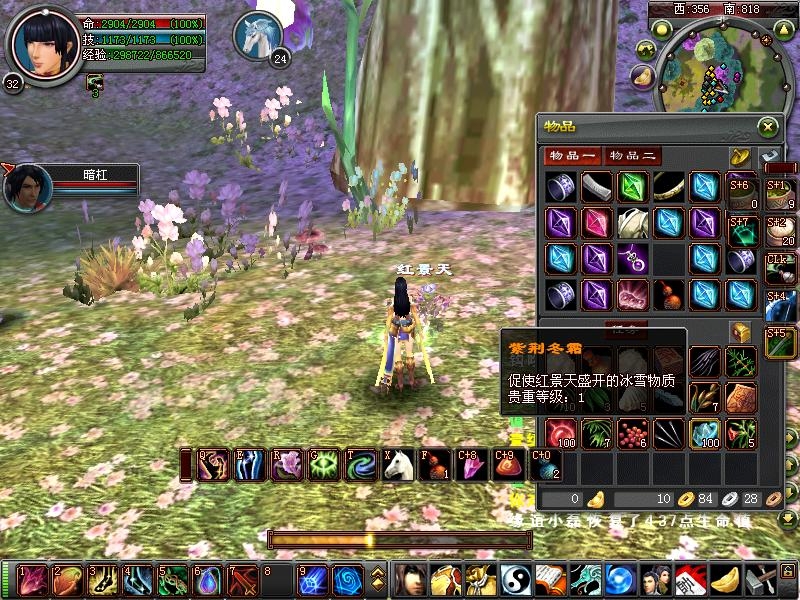This screenshot has width=800, height=600.
Task: Switch to the 物品一 bag tab
Action: click(571, 156)
